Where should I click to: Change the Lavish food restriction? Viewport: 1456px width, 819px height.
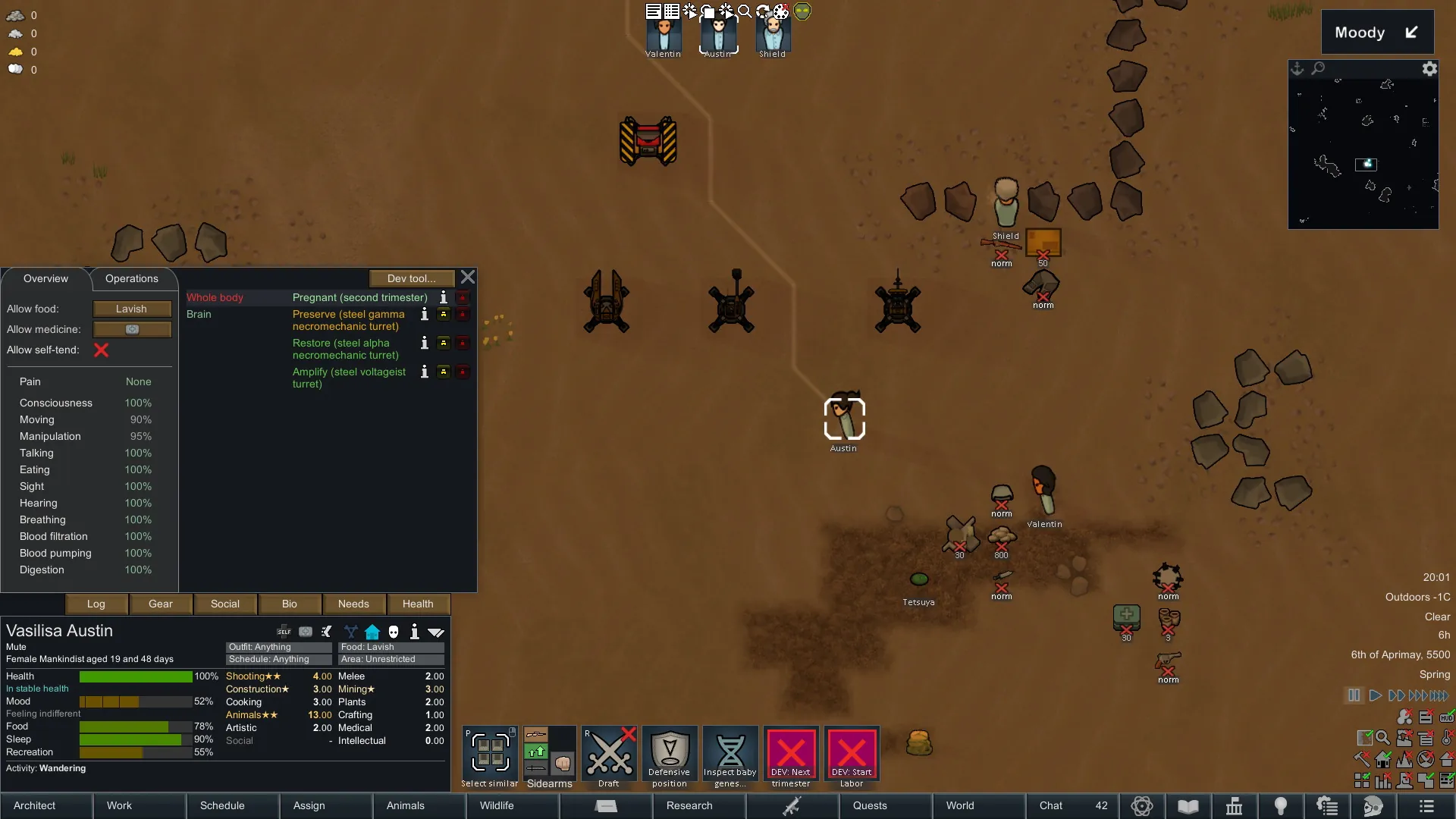132,309
